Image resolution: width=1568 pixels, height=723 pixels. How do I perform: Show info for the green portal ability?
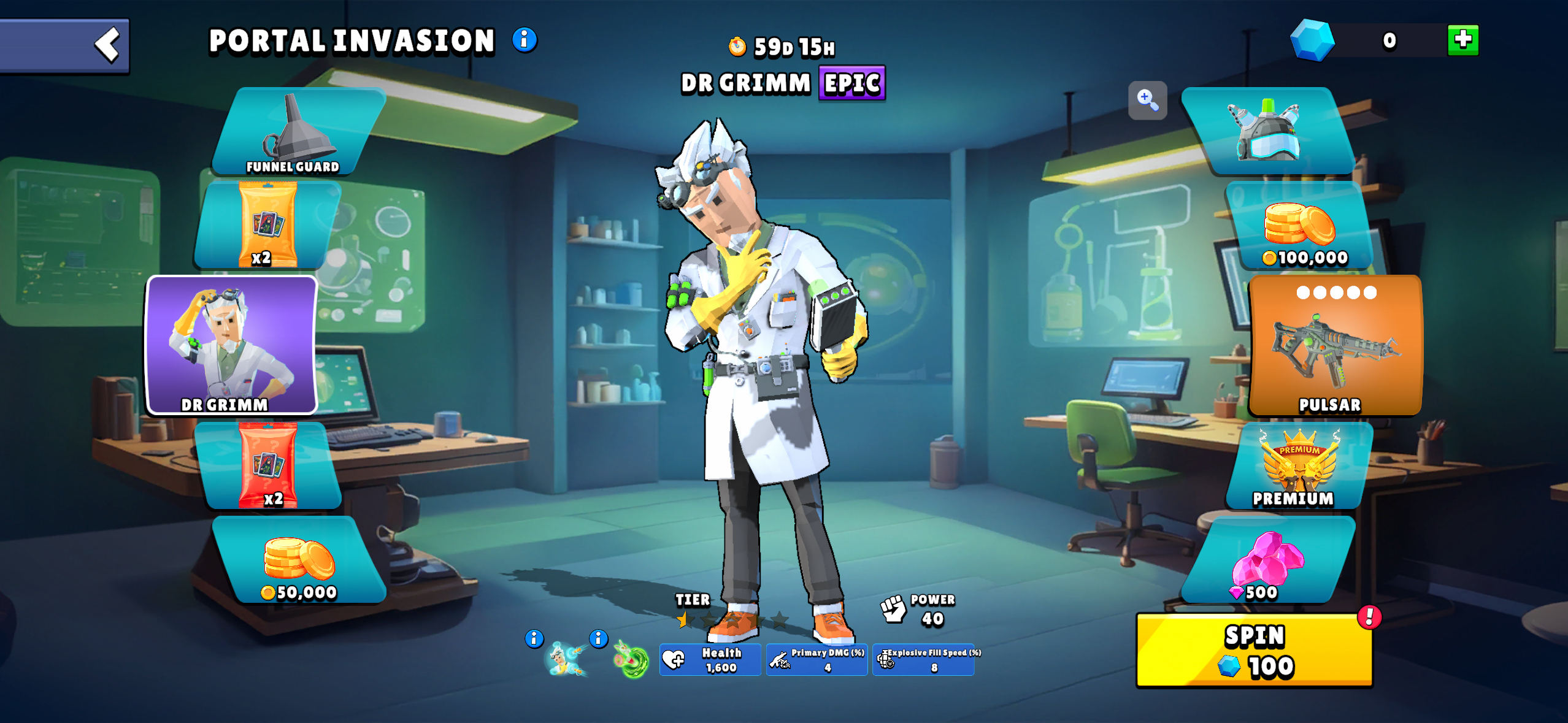(598, 639)
